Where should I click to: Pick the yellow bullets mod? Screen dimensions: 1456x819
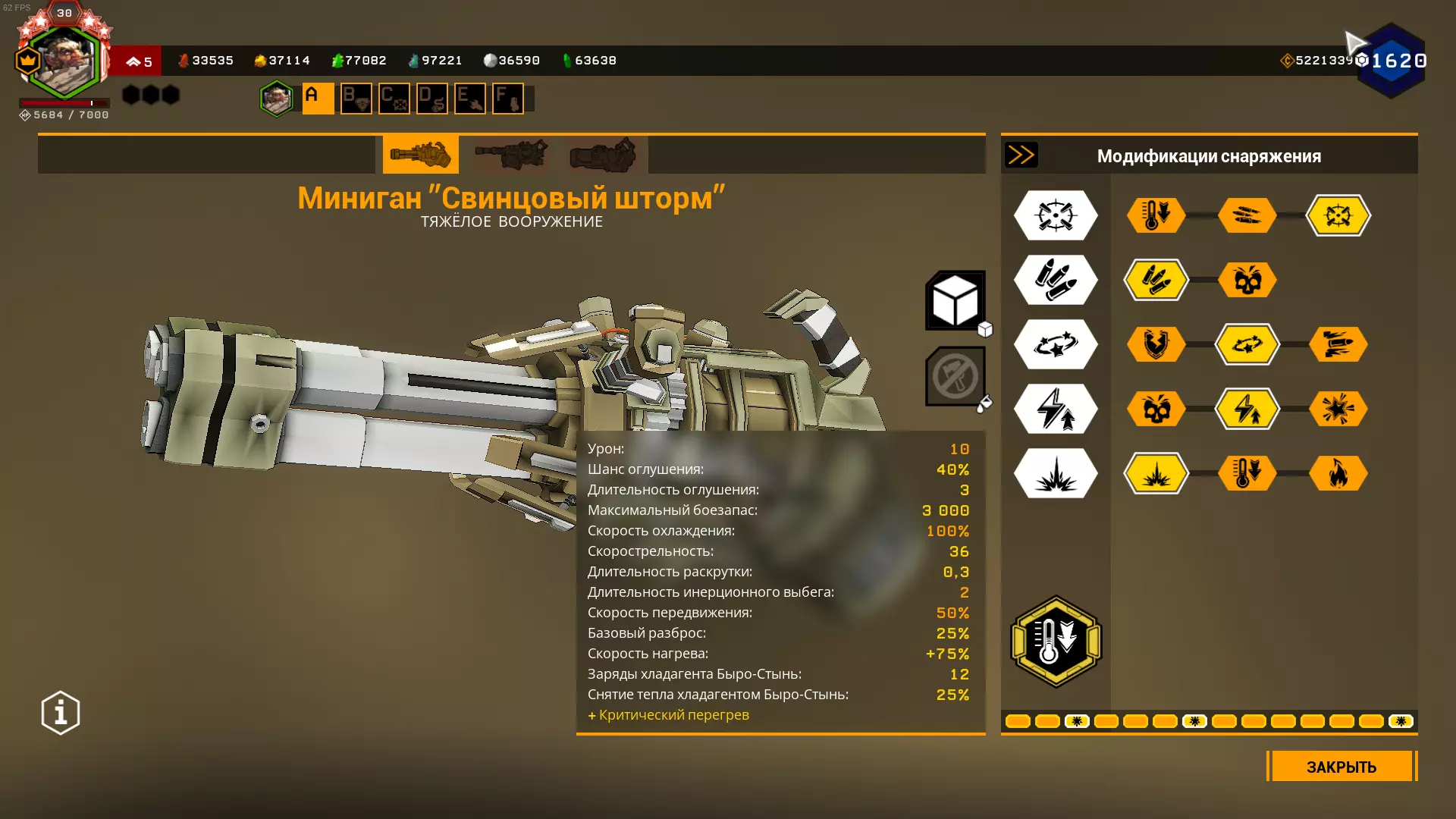point(1156,280)
